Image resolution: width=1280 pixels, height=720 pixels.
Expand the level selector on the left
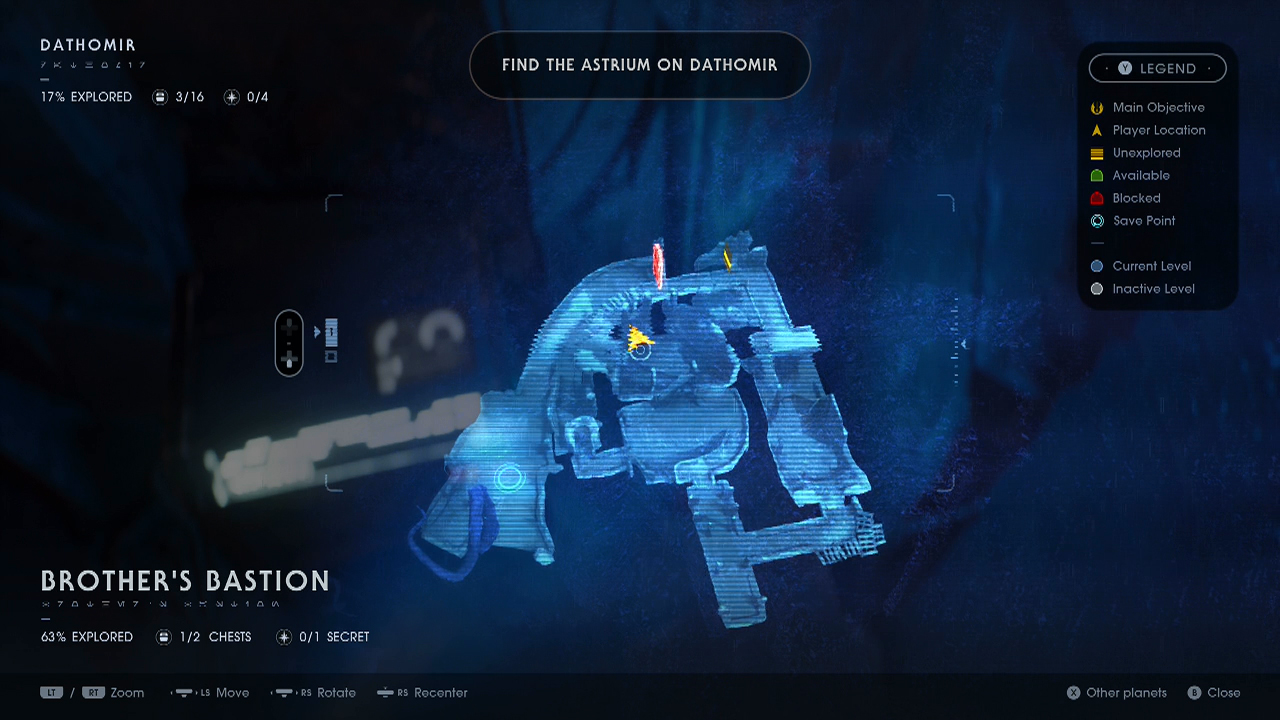(x=289, y=343)
